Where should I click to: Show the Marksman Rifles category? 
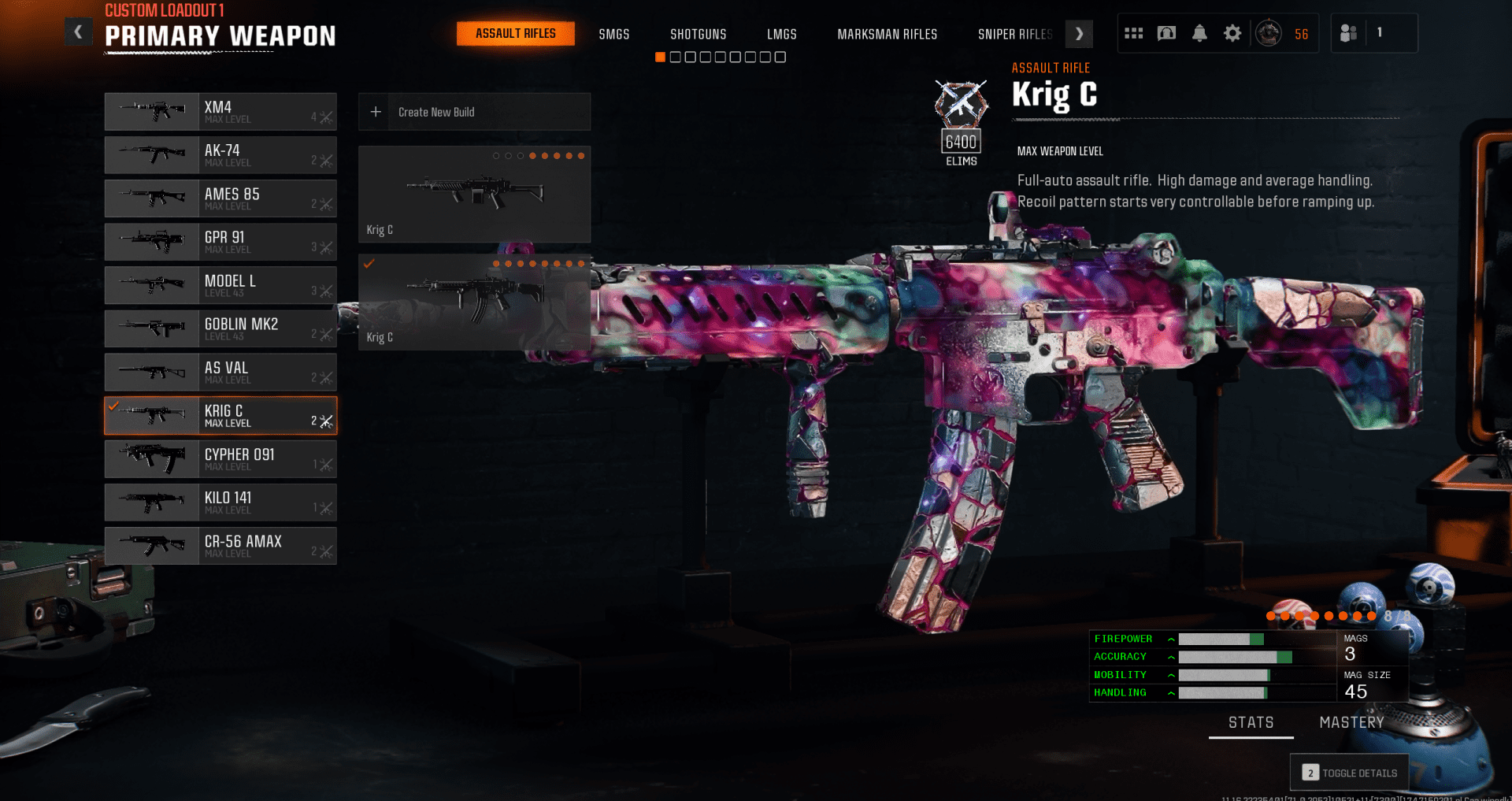pyautogui.click(x=887, y=34)
